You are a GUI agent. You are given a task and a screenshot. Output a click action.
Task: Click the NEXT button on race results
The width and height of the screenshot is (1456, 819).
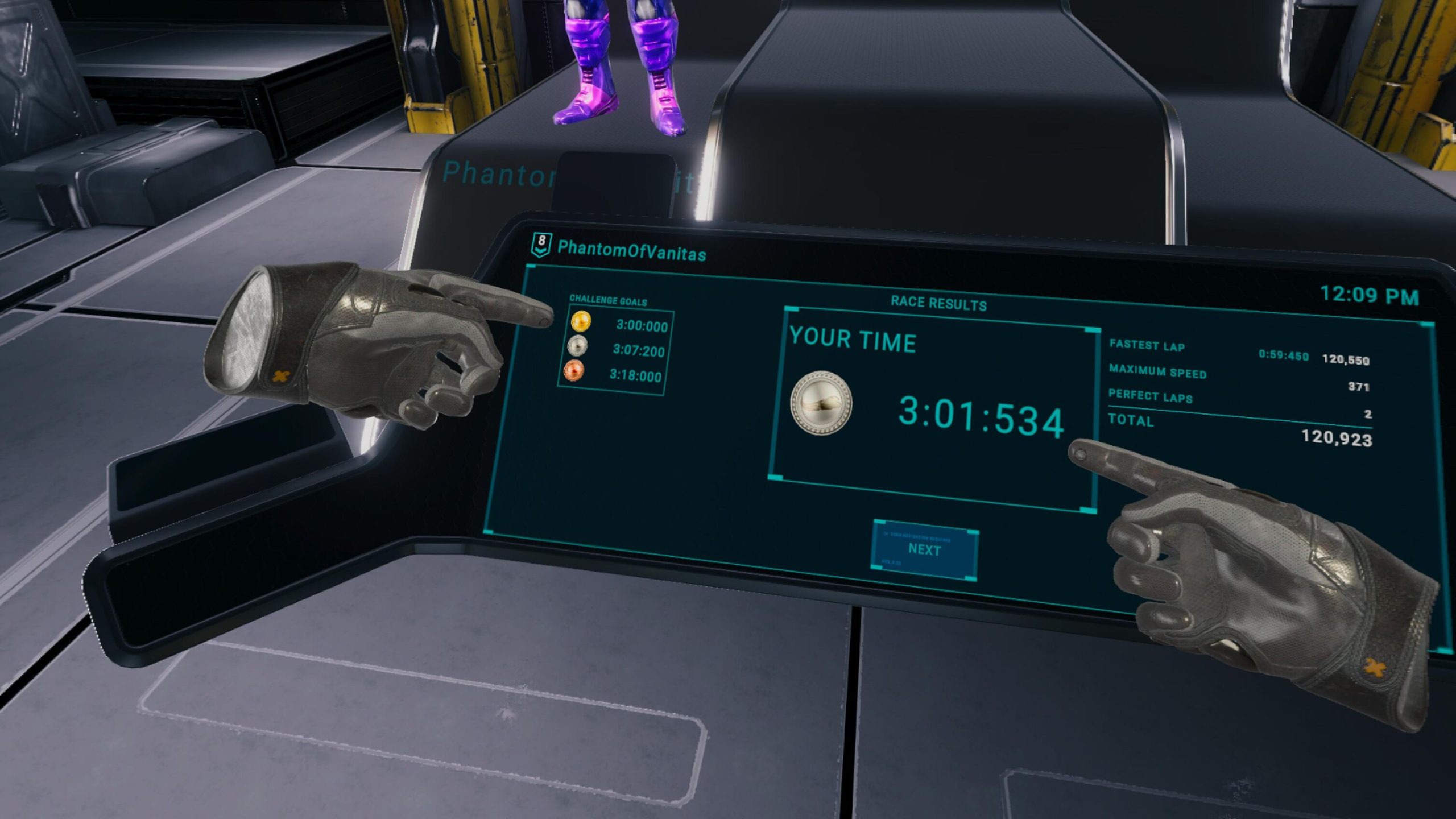click(x=925, y=550)
